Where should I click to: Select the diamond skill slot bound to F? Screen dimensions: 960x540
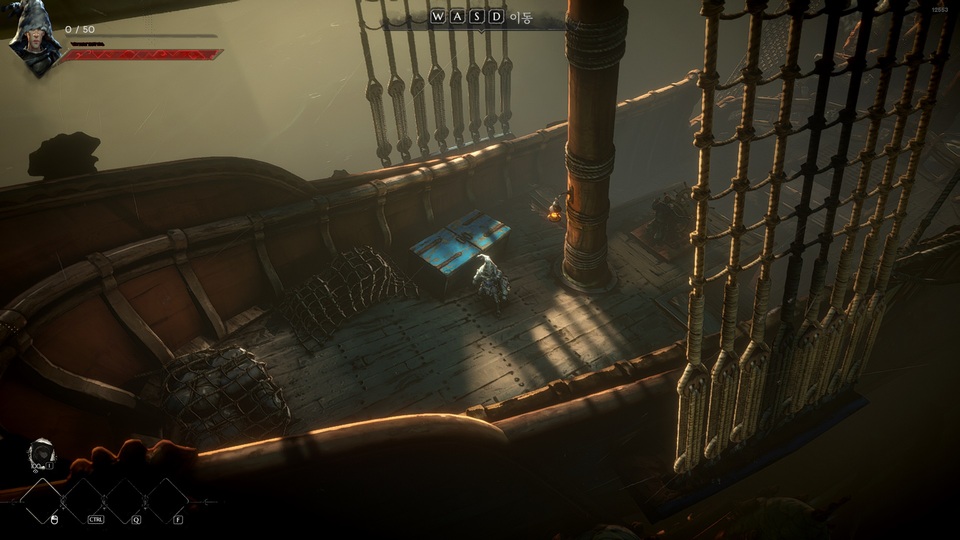[x=167, y=500]
